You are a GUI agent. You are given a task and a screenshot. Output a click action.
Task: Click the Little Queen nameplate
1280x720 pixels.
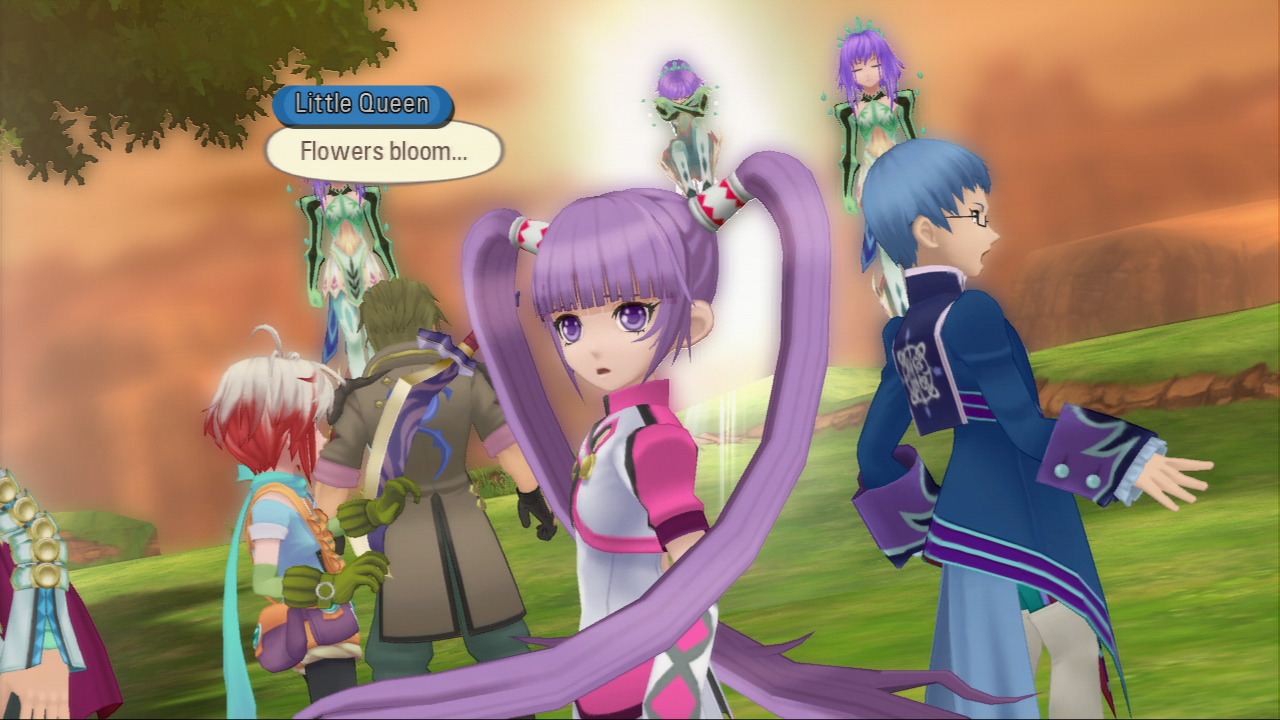pyautogui.click(x=363, y=103)
